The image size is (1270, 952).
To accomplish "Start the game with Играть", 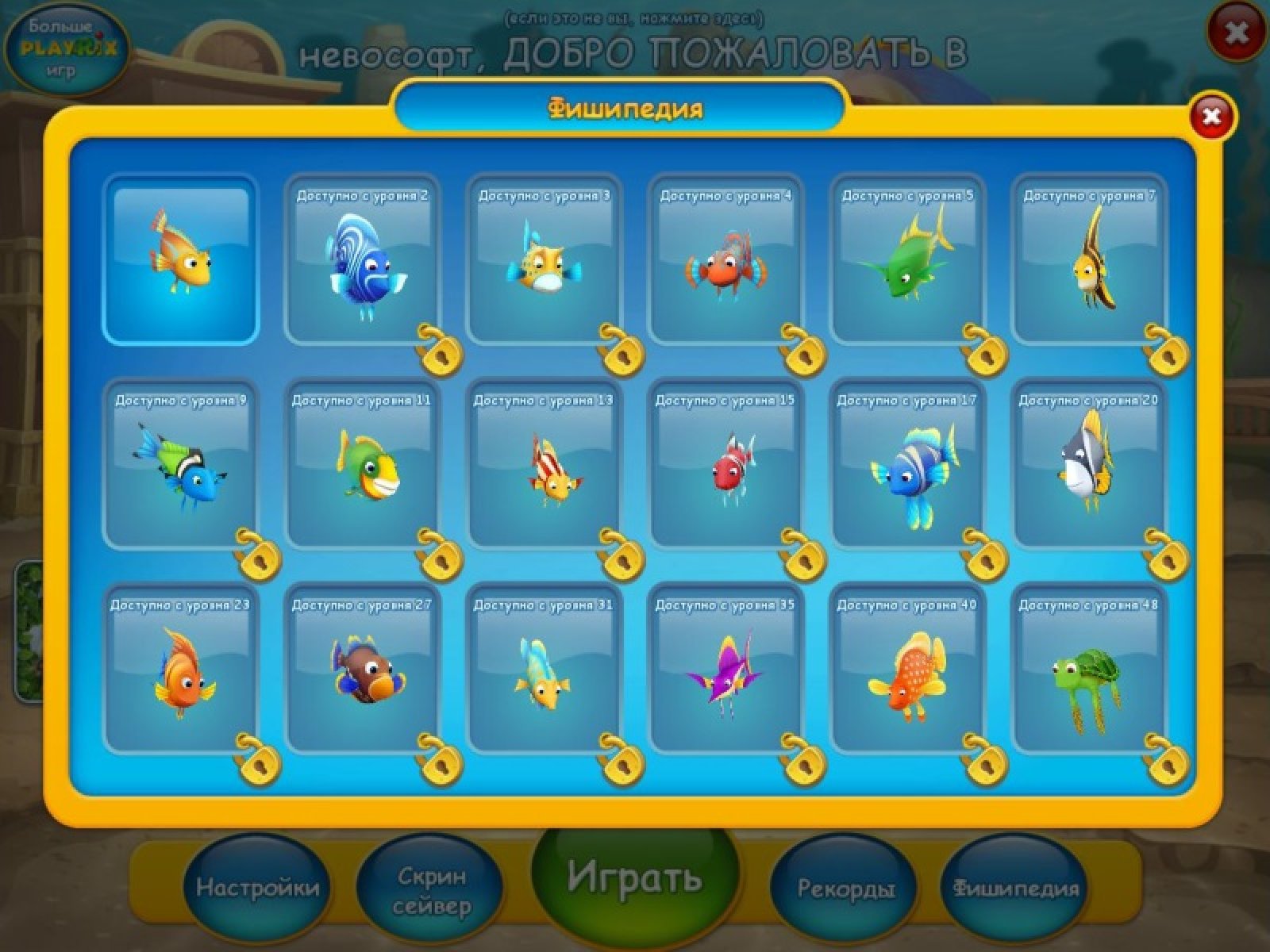I will tap(635, 879).
